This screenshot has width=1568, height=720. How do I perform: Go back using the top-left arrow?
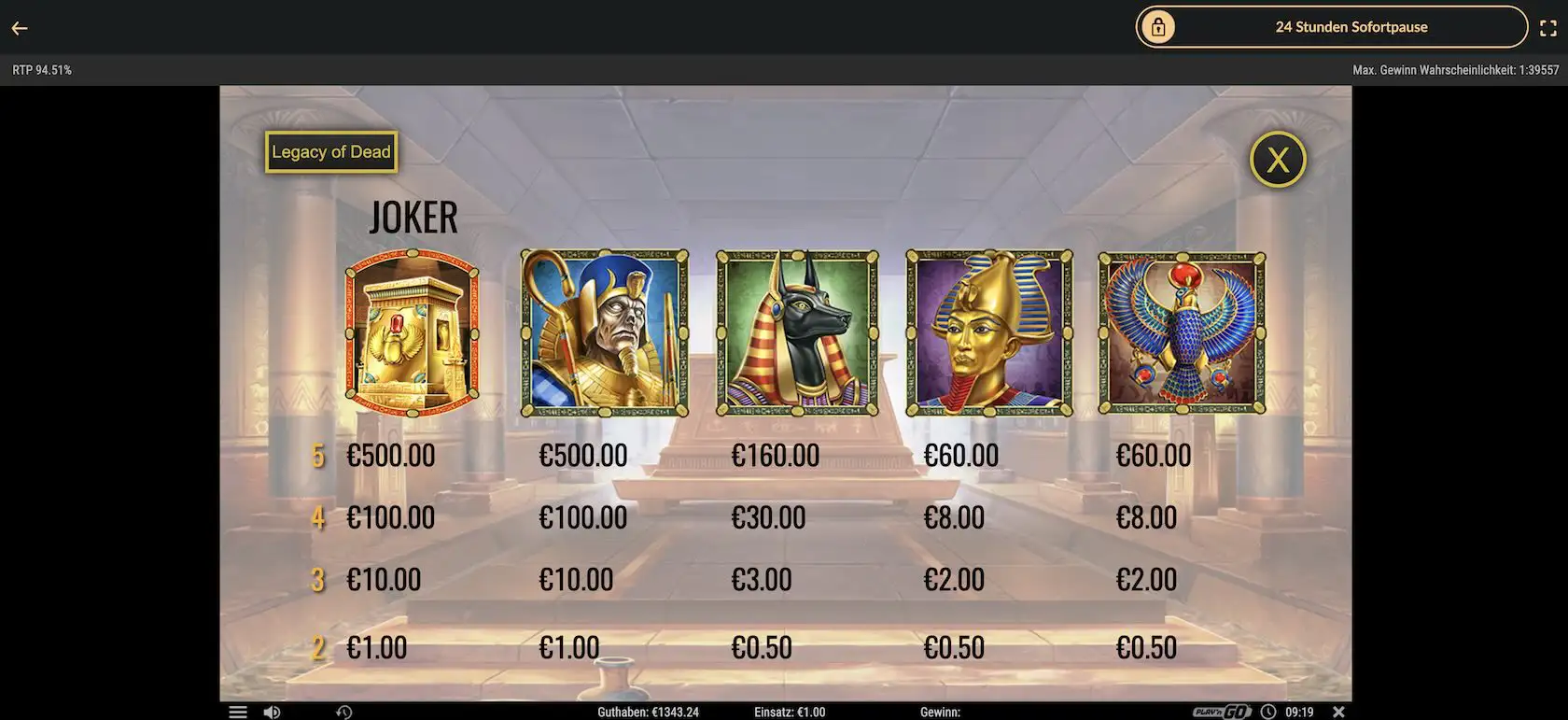point(20,28)
